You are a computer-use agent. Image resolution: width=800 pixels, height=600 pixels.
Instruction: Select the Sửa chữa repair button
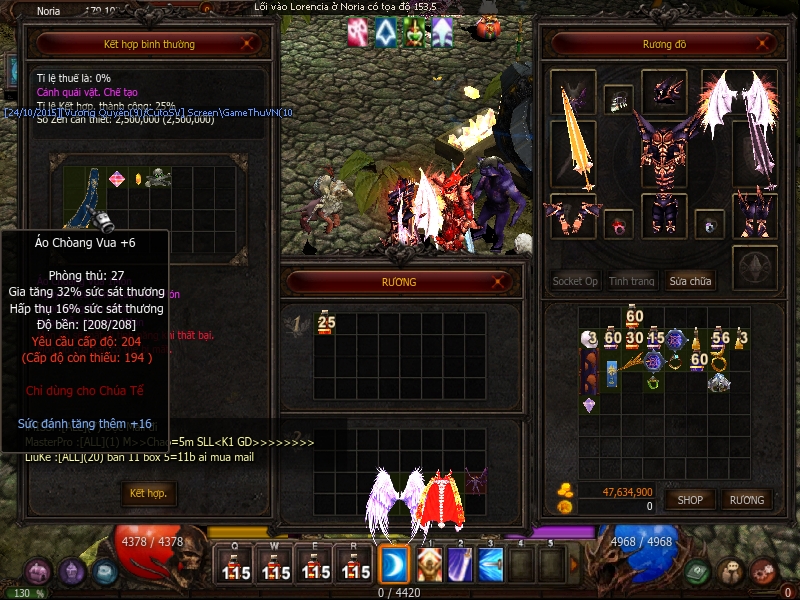(x=690, y=281)
